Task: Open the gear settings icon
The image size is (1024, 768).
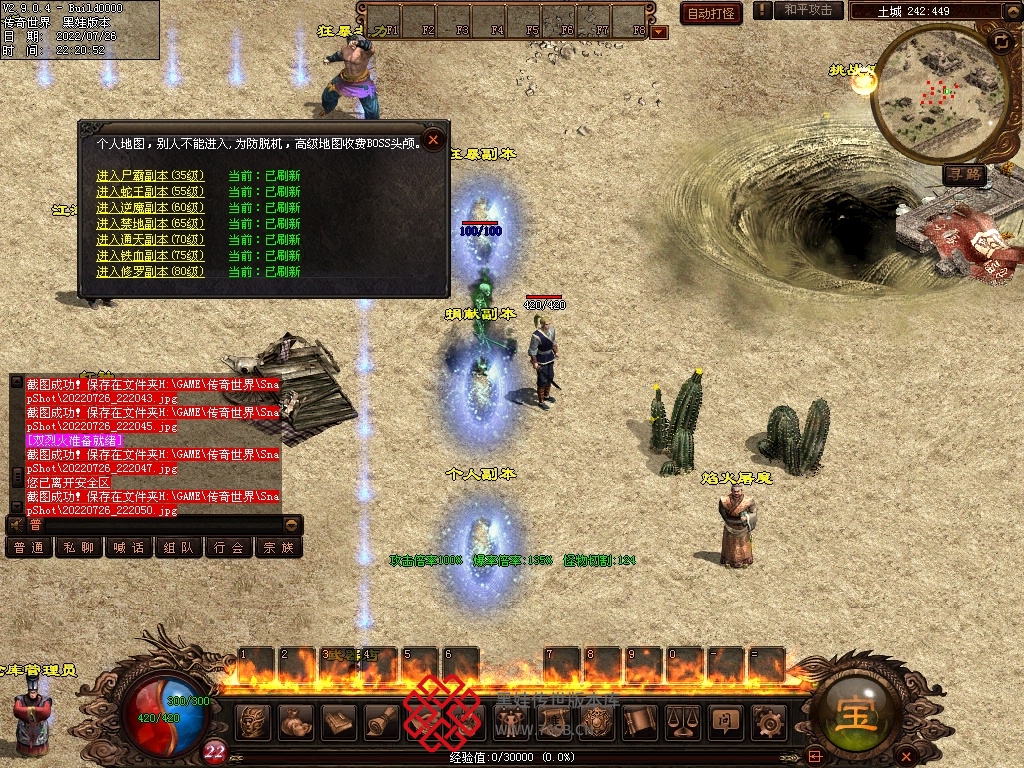Action: tap(768, 721)
